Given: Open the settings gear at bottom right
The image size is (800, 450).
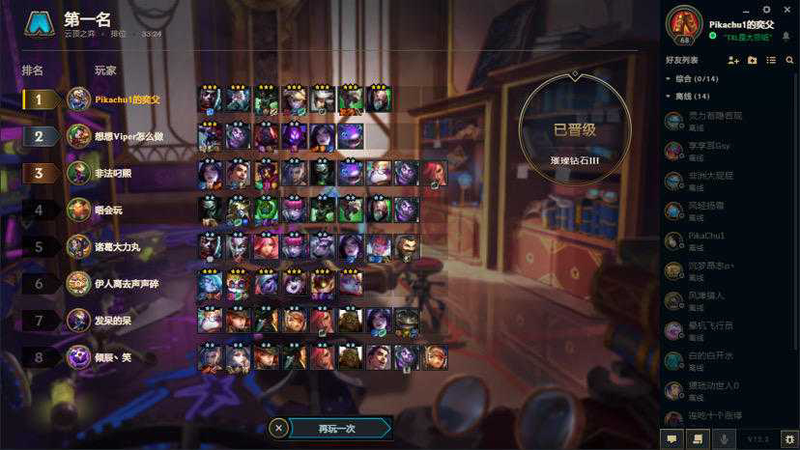Looking at the screenshot, I should [789, 438].
